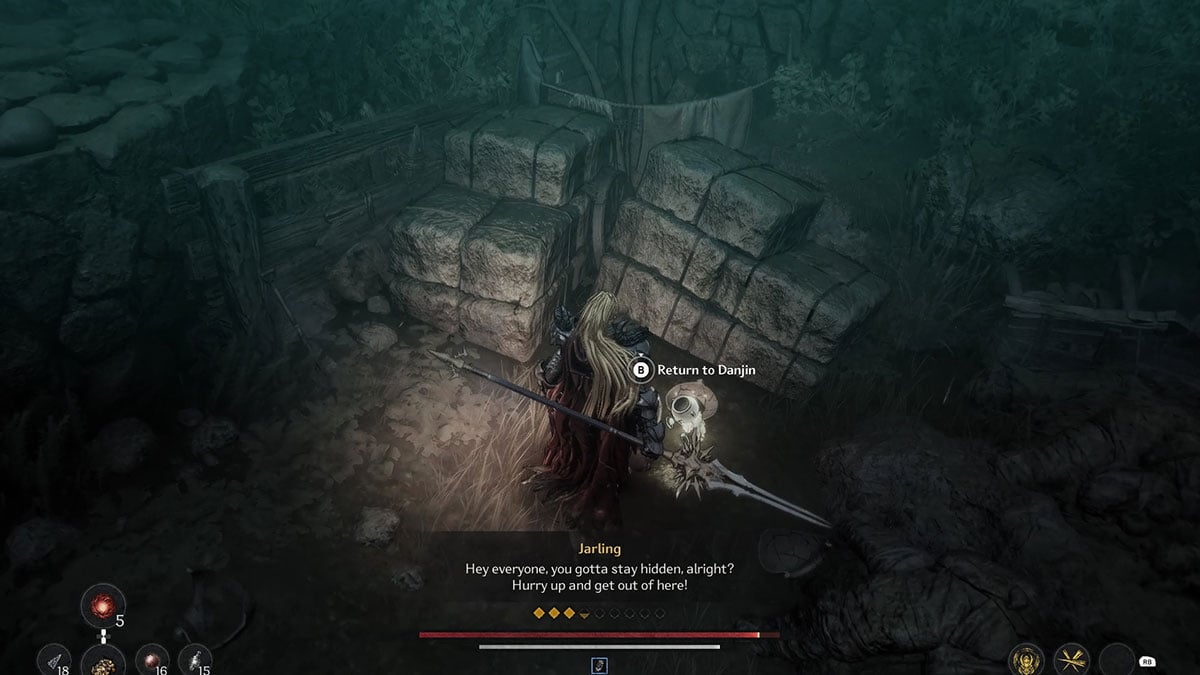Select the red healing orb slot
Viewport: 1200px width, 675px height.
tap(101, 606)
